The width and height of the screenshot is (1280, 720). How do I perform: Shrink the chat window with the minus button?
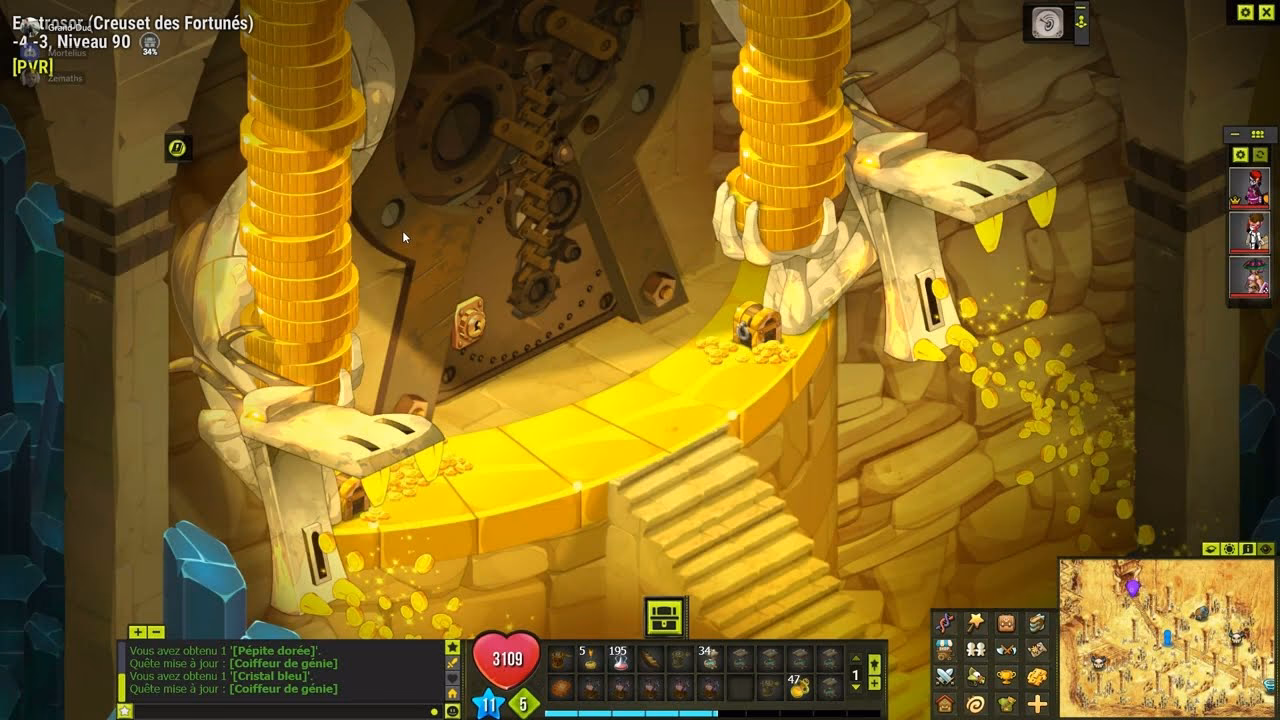156,632
